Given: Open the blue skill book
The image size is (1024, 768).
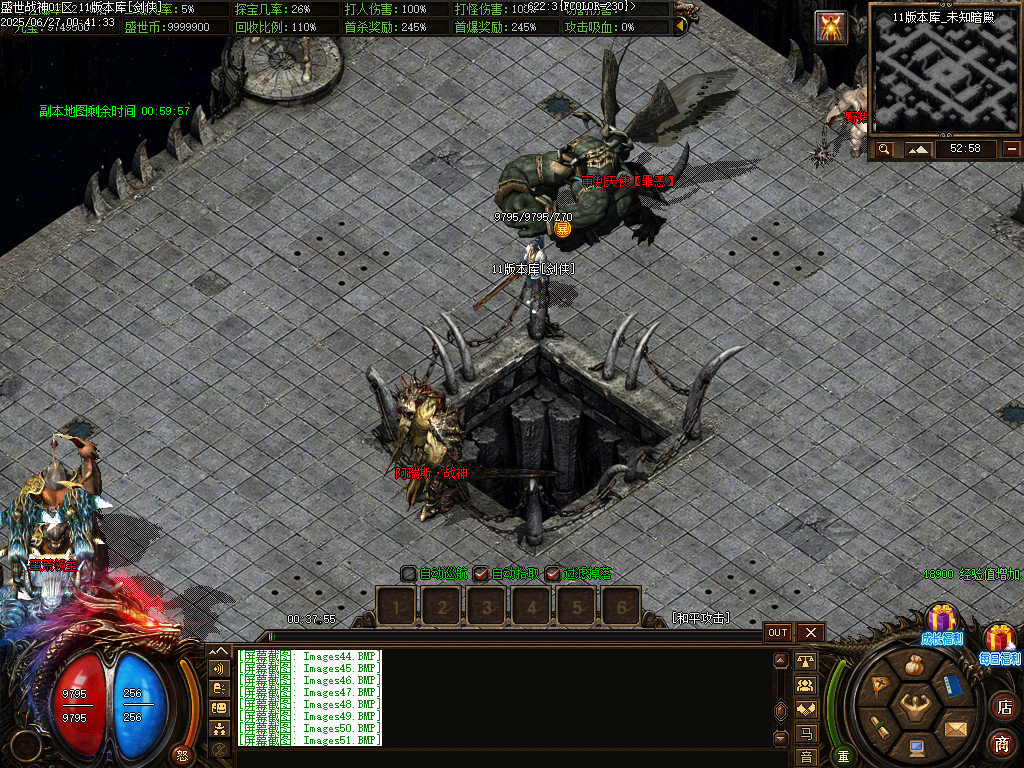Looking at the screenshot, I should [952, 687].
